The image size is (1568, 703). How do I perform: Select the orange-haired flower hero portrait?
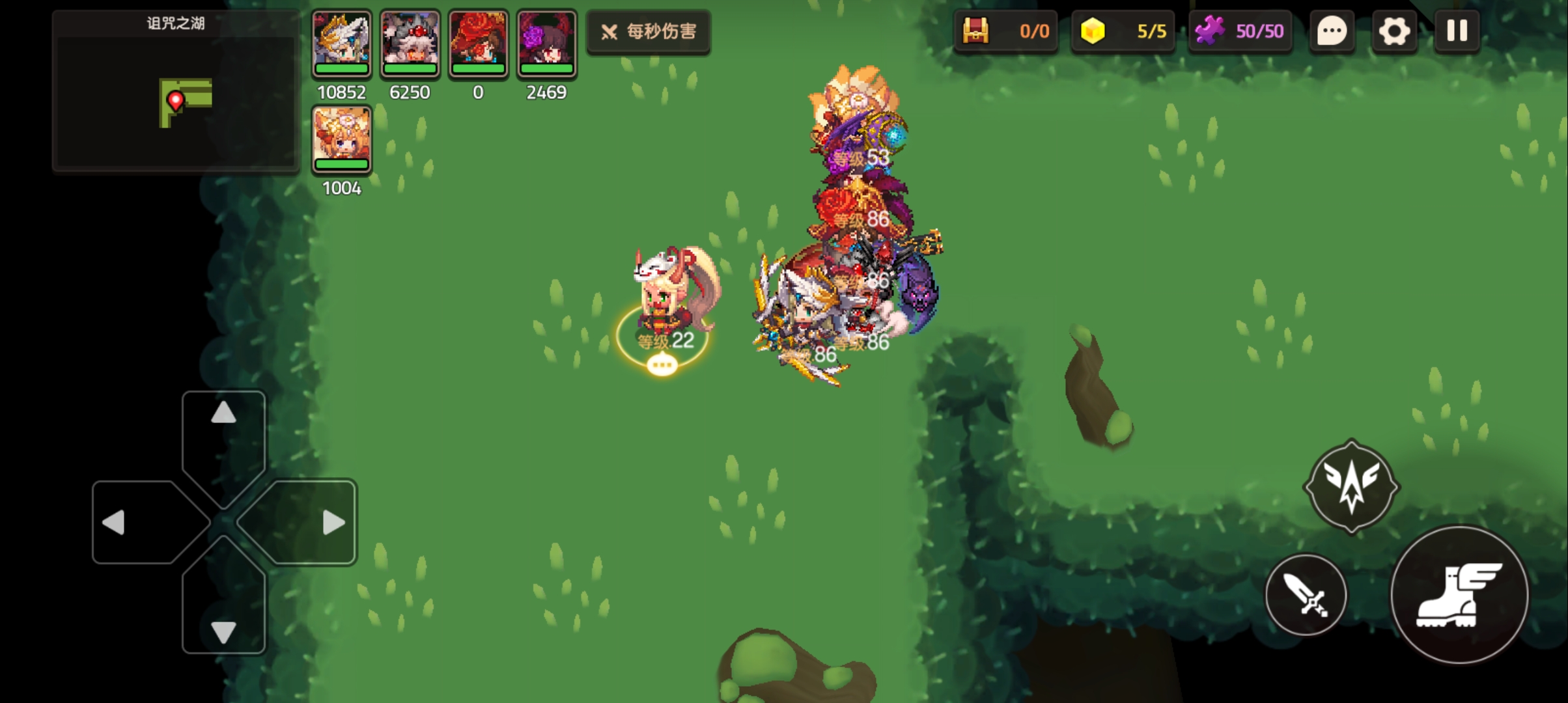point(342,139)
